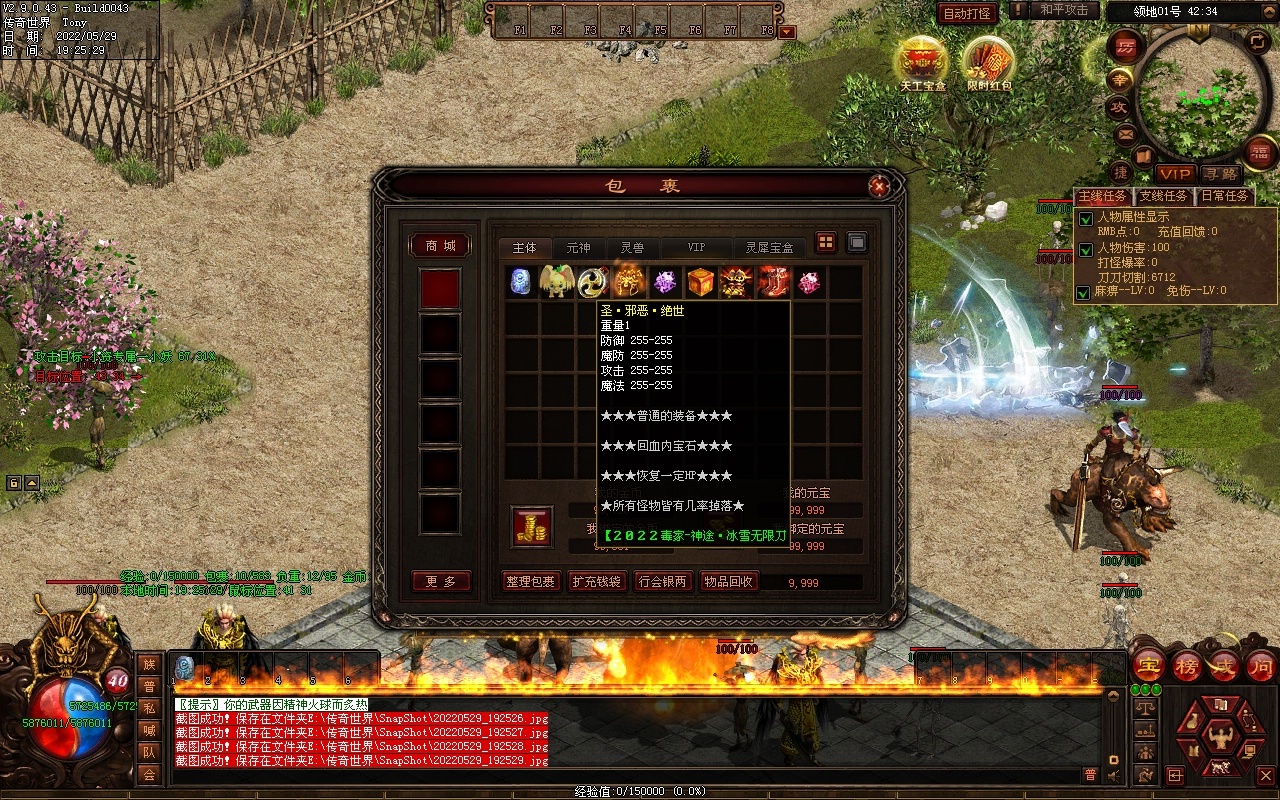Expand the purse with 扩充钱袋

596,581
